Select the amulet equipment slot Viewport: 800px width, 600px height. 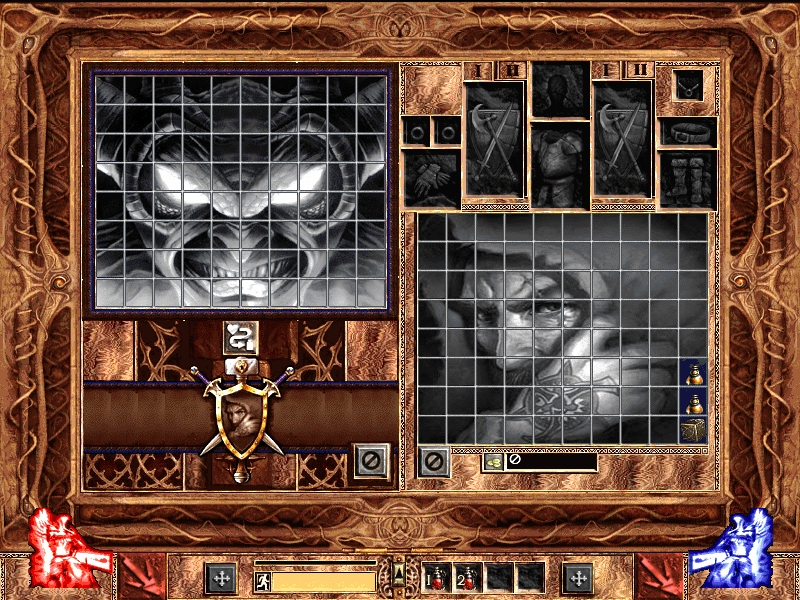[688, 88]
